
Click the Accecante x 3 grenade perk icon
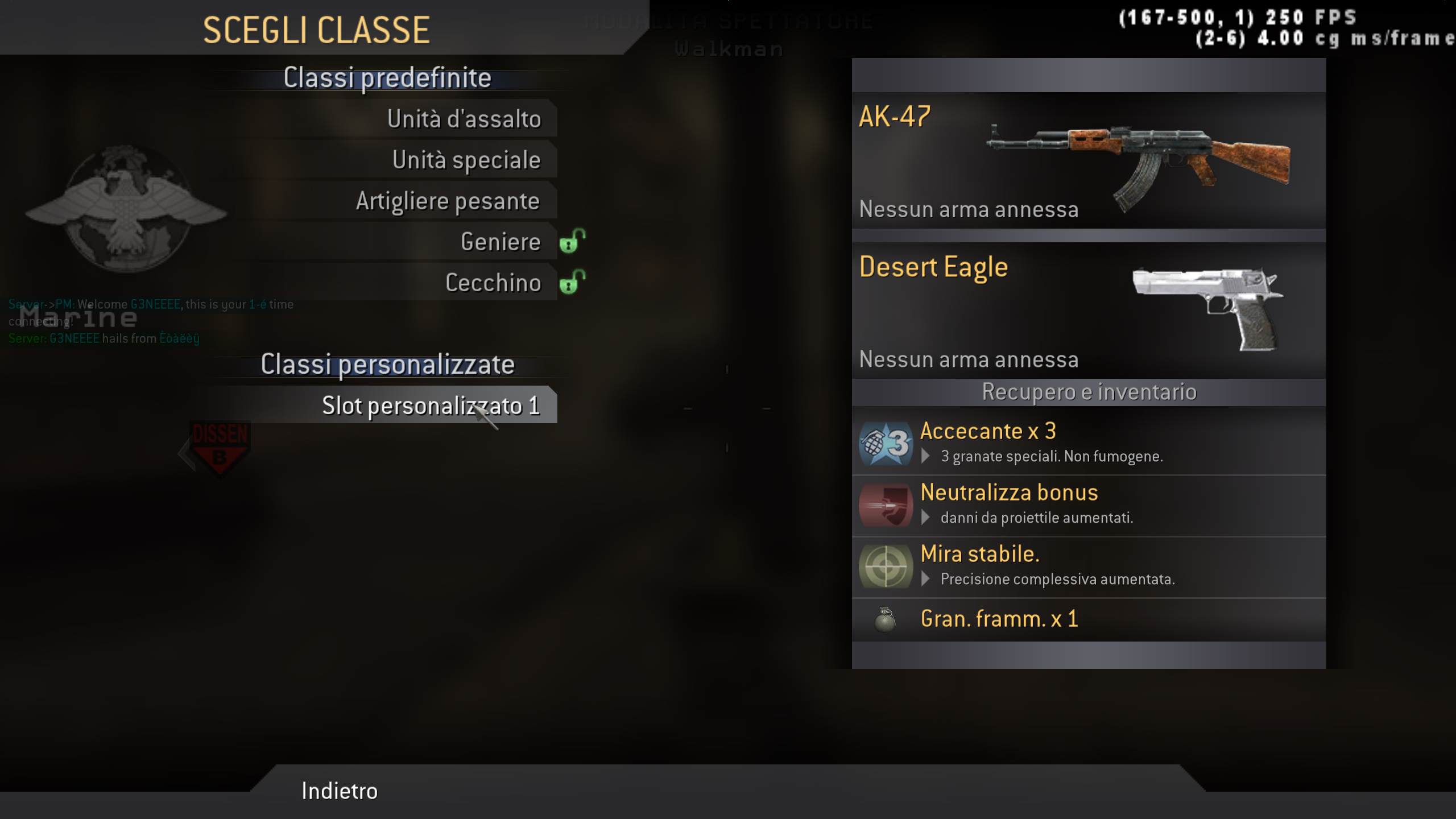pos(885,444)
